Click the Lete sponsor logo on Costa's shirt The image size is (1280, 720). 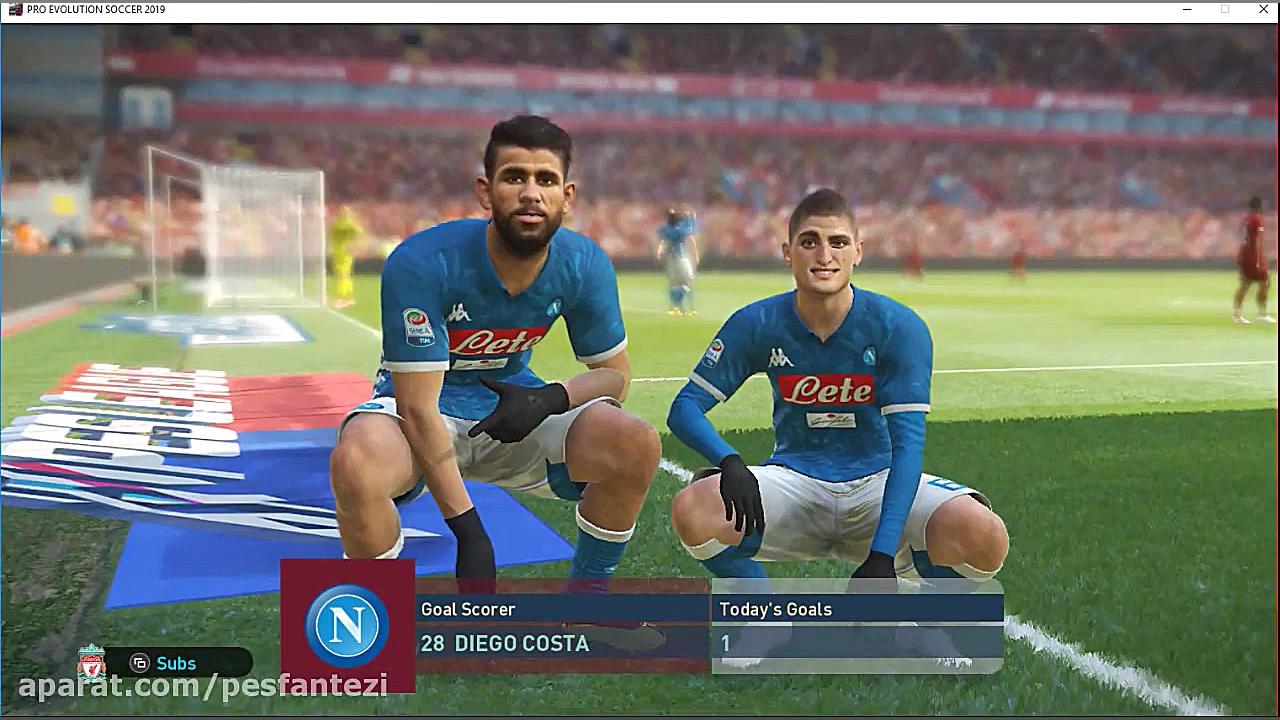pyautogui.click(x=493, y=343)
